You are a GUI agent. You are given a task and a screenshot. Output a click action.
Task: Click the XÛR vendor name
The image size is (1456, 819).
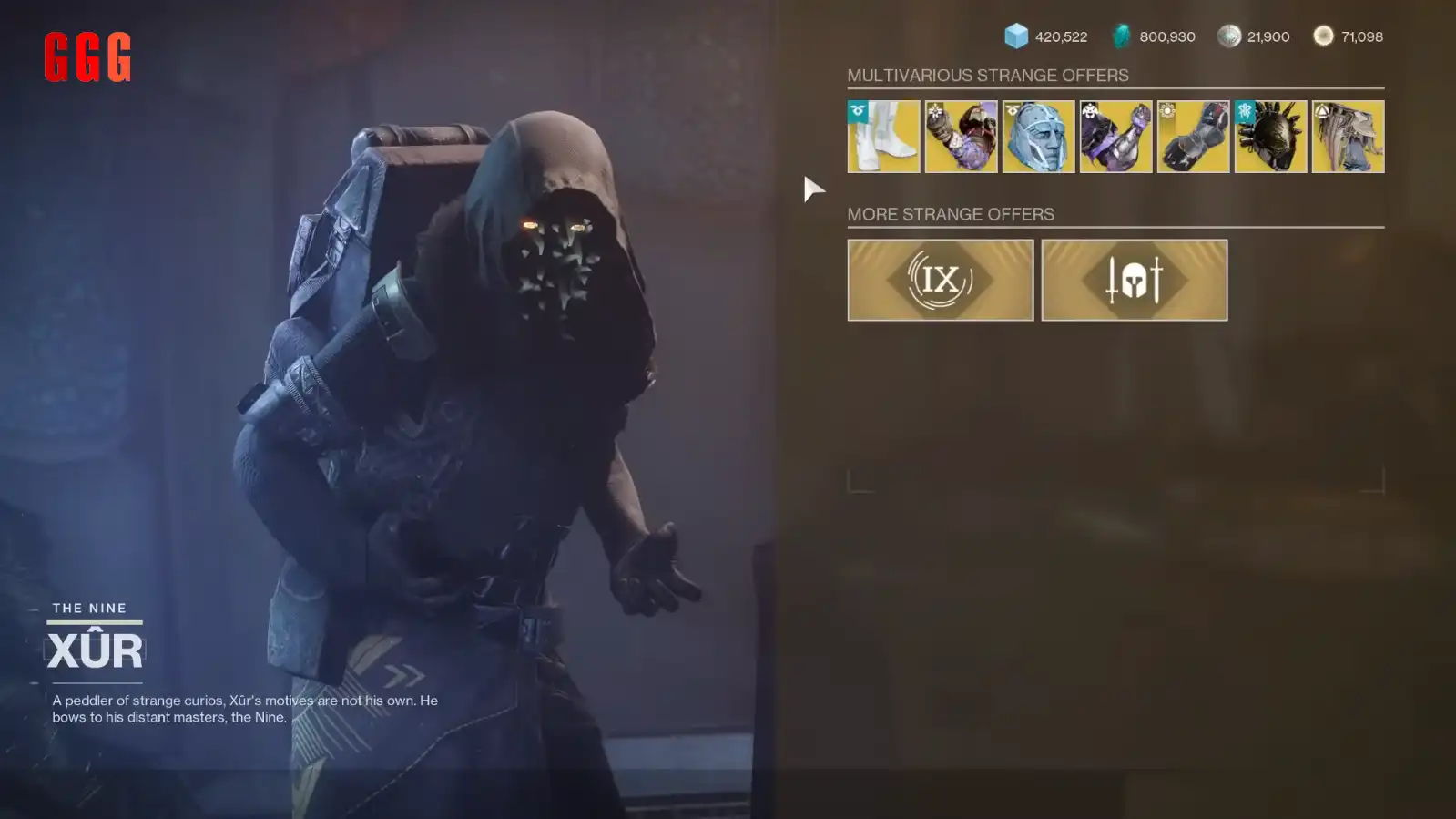pos(95,649)
